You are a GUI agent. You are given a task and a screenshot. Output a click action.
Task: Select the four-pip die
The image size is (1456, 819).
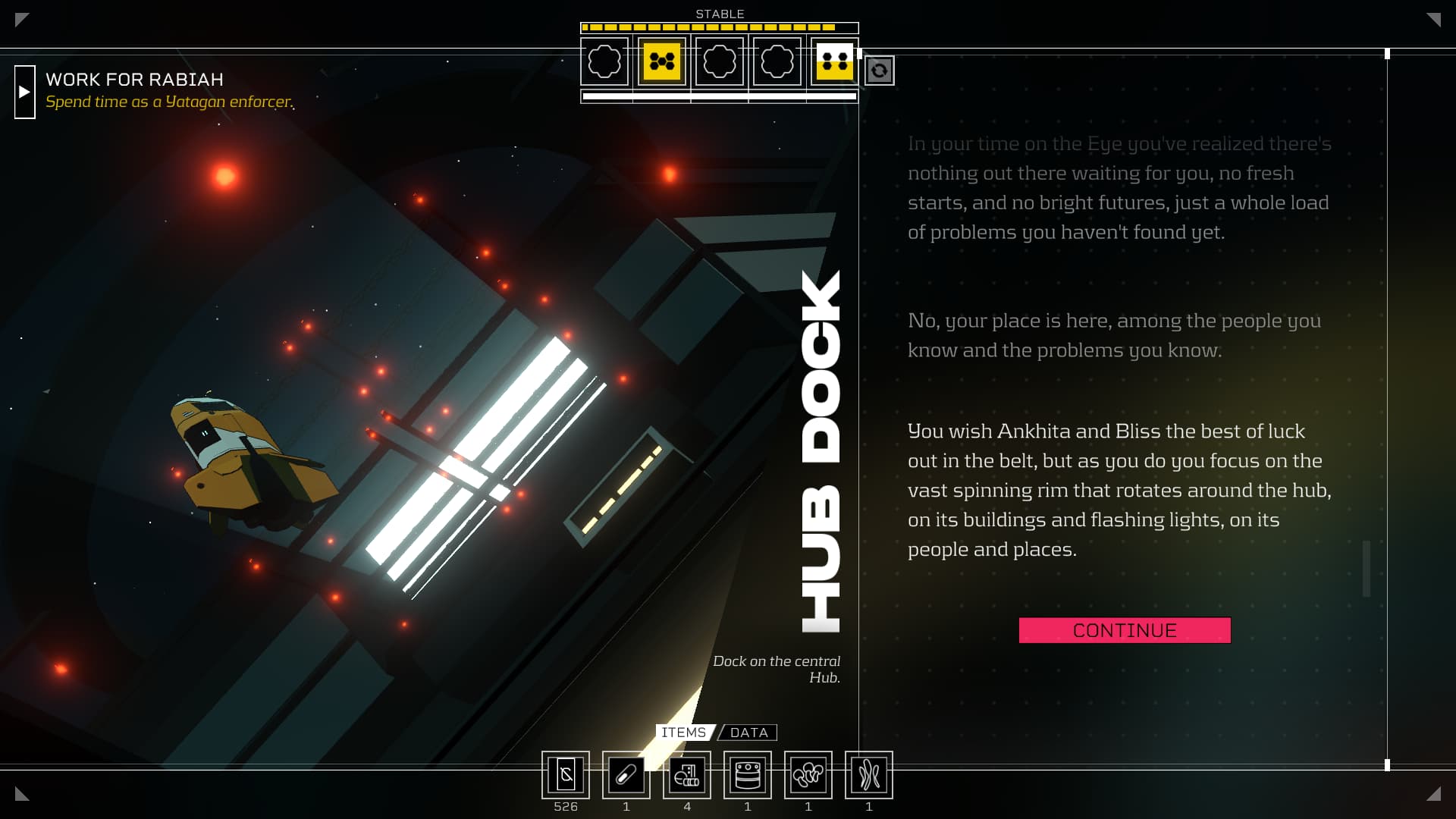834,61
